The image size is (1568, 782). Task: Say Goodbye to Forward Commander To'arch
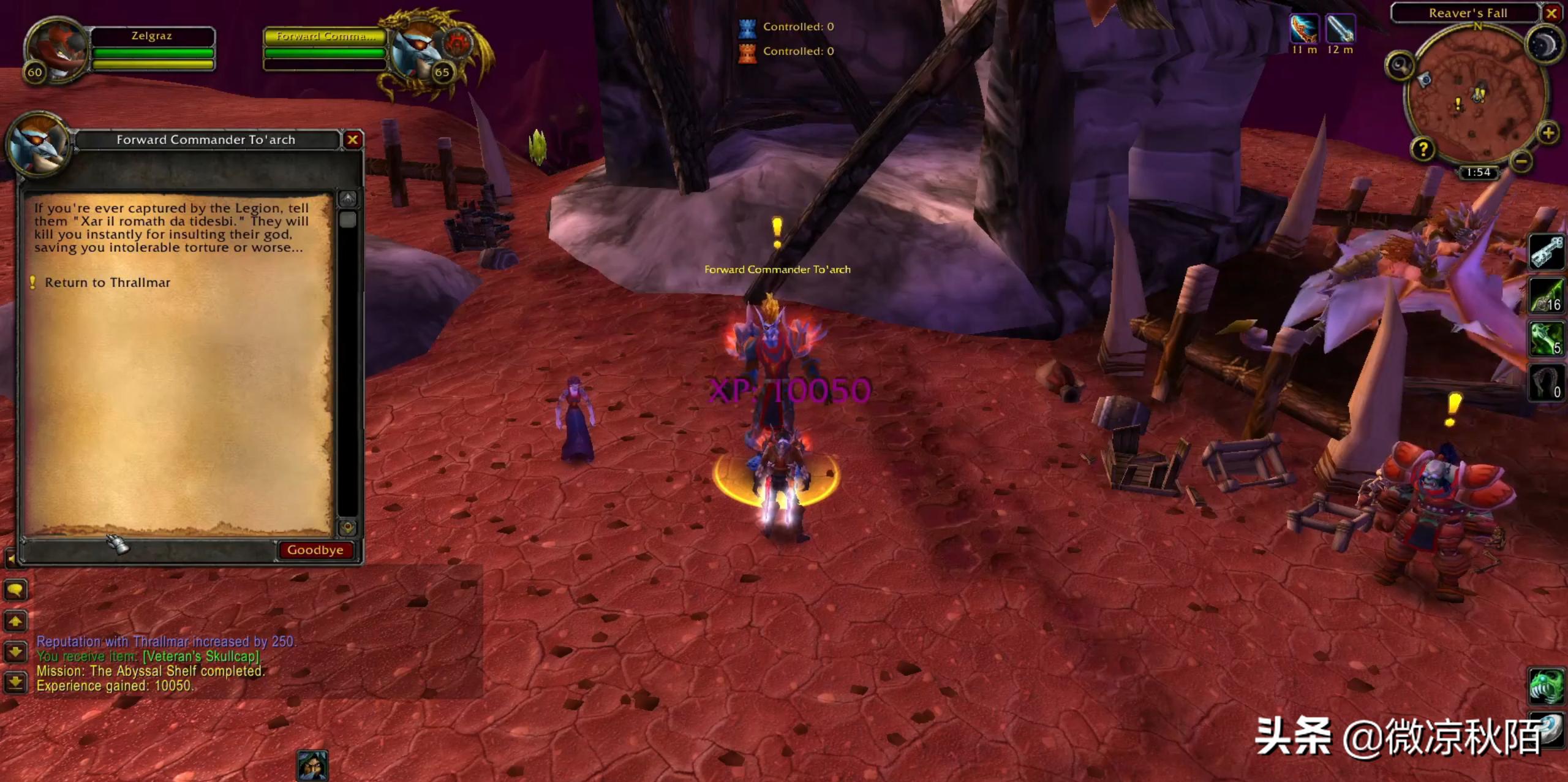point(315,550)
